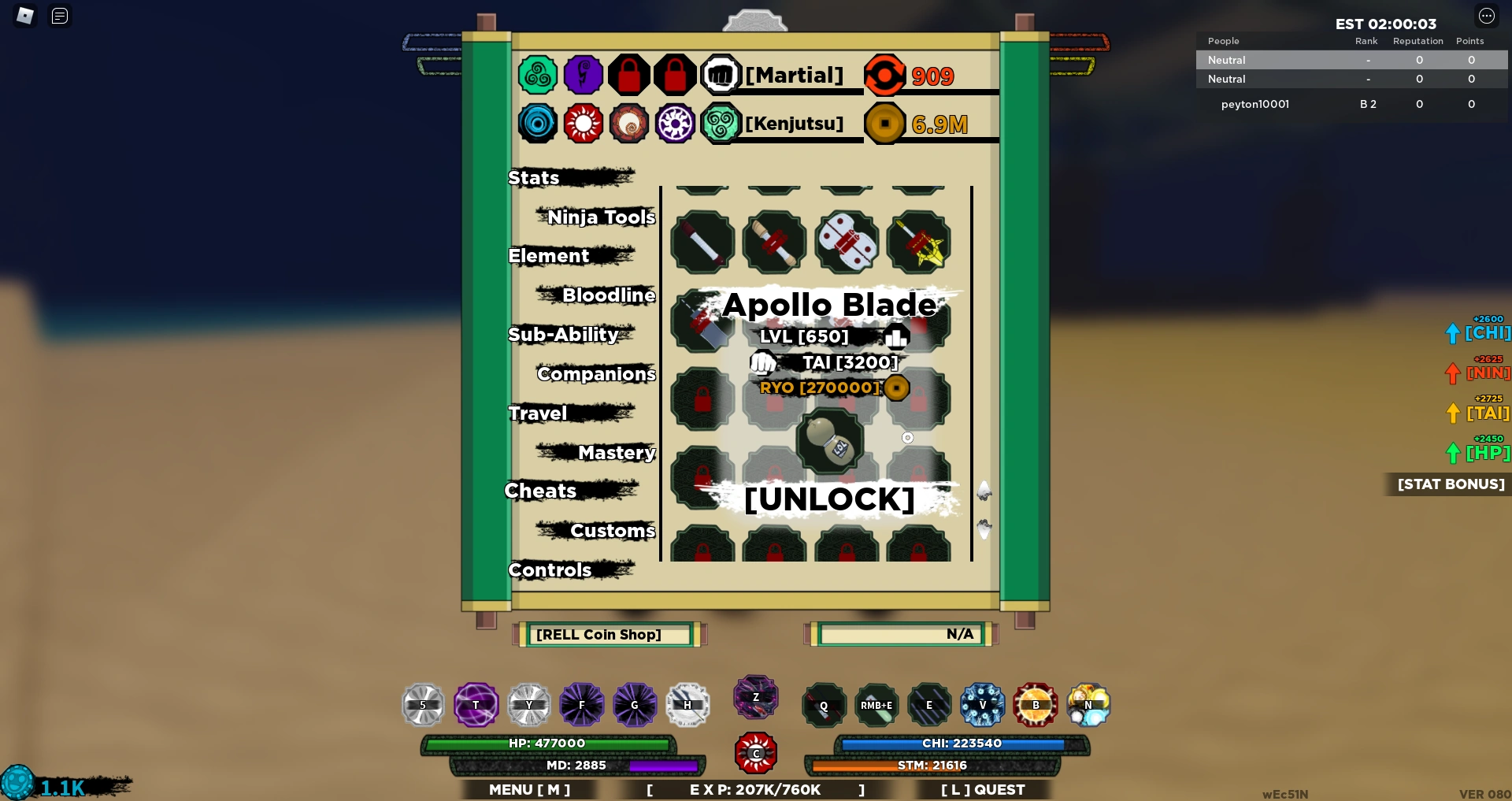Activate the red C charge icon

pos(755,753)
